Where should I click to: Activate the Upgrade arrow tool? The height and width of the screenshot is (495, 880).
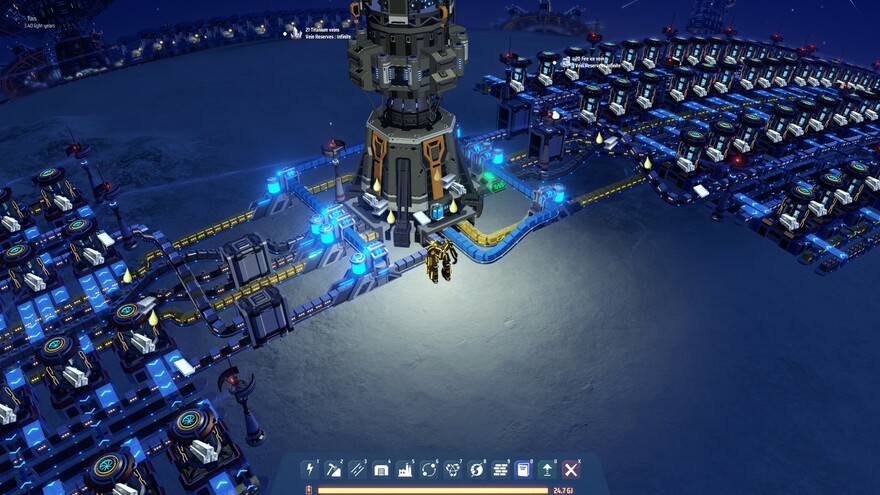pyautogui.click(x=547, y=469)
